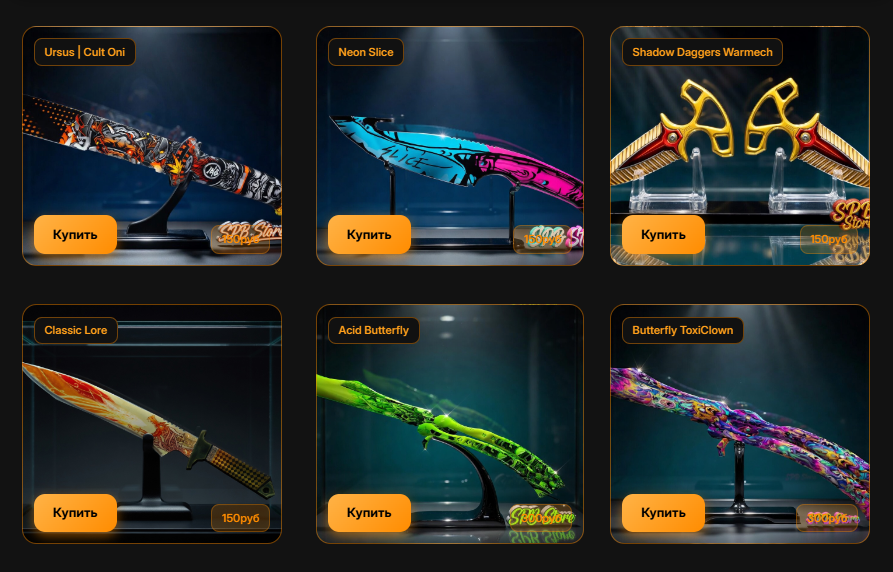
Task: Buy the Butterfly ToxiClown knife
Action: tap(663, 513)
